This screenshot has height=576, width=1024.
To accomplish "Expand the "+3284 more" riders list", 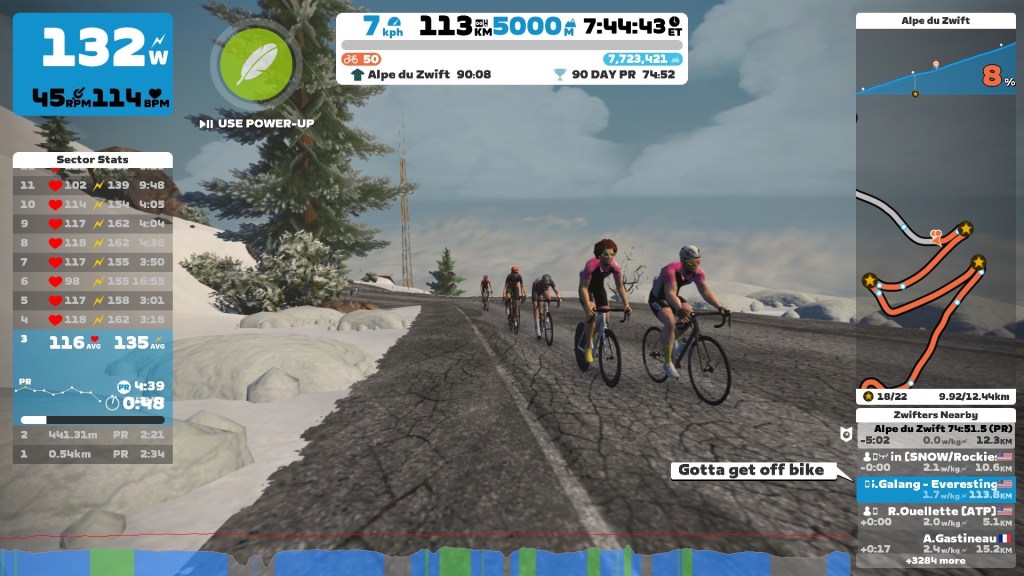I will [934, 561].
